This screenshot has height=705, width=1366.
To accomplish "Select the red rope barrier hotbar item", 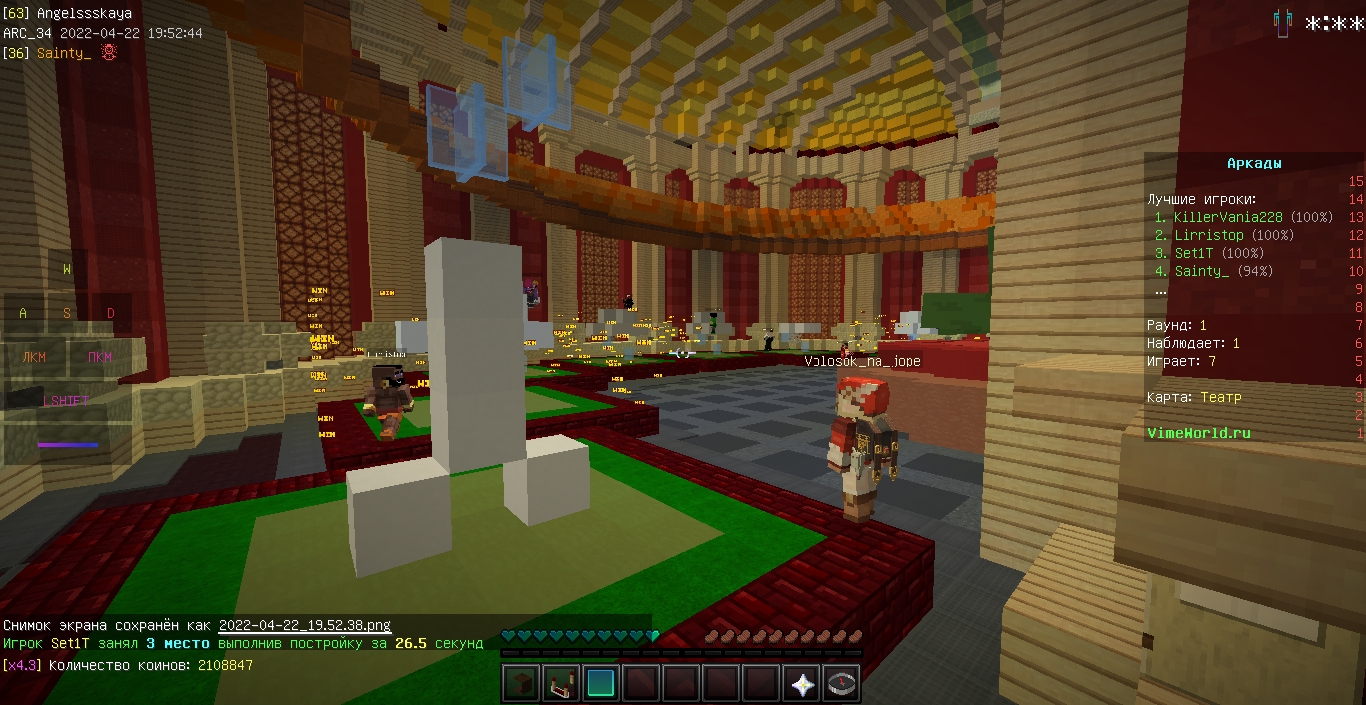I will point(561,684).
